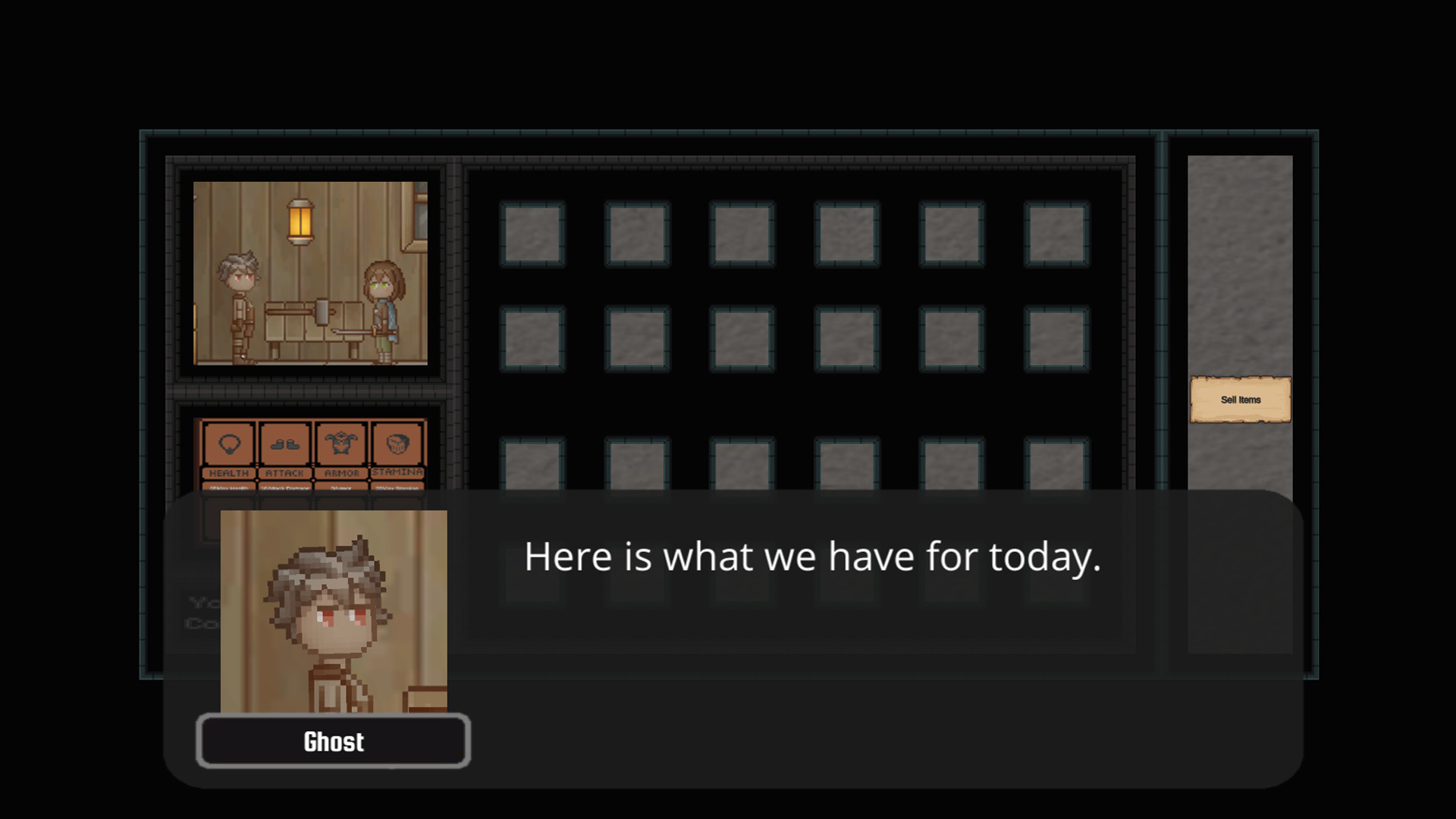The width and height of the screenshot is (1456, 819).
Task: Select the middle slot of the second row
Action: point(795,339)
